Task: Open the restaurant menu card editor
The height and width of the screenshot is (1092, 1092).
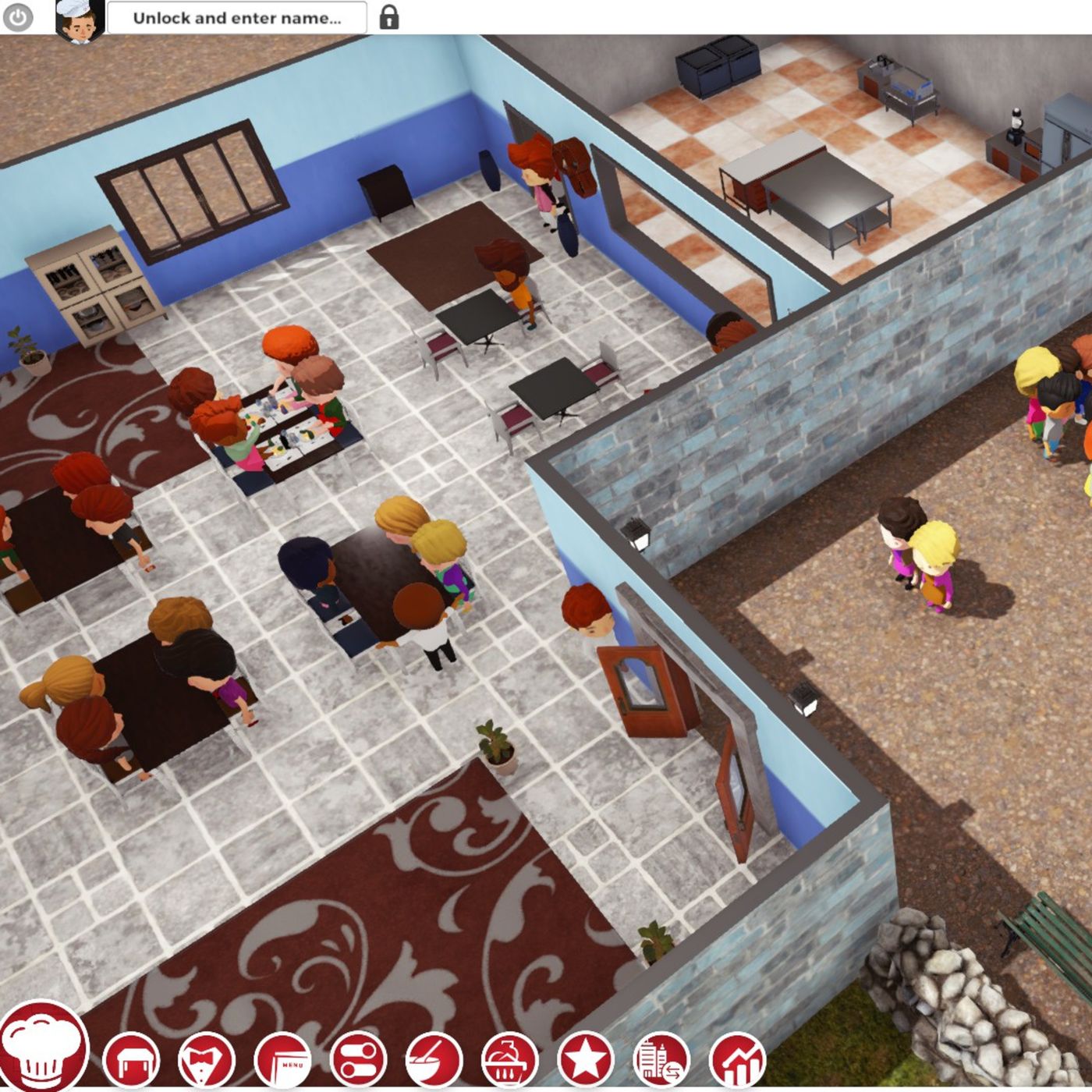Action: 282,1060
